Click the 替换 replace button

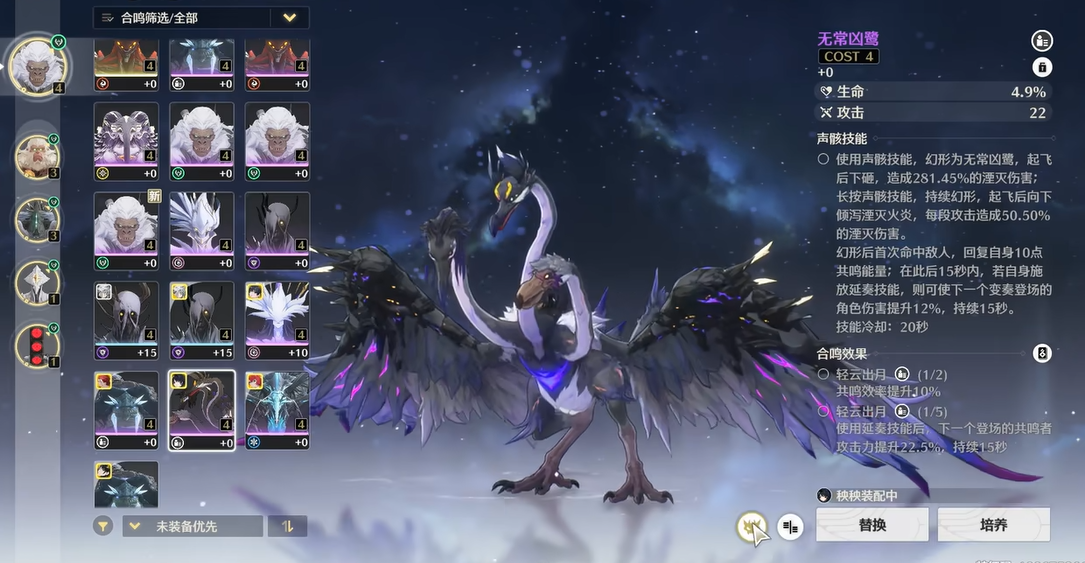coord(872,524)
